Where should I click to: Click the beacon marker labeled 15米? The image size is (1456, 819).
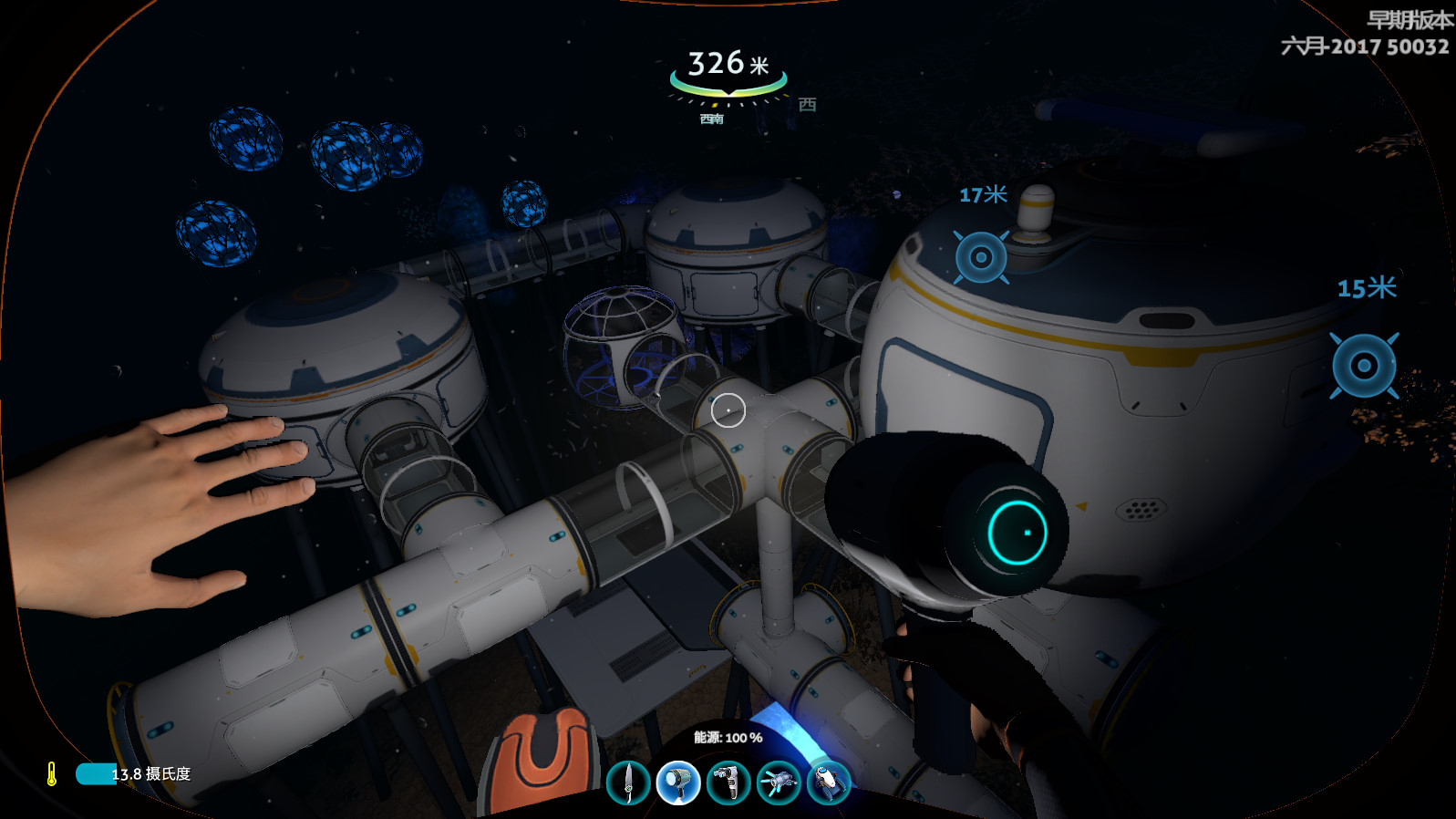1364,366
